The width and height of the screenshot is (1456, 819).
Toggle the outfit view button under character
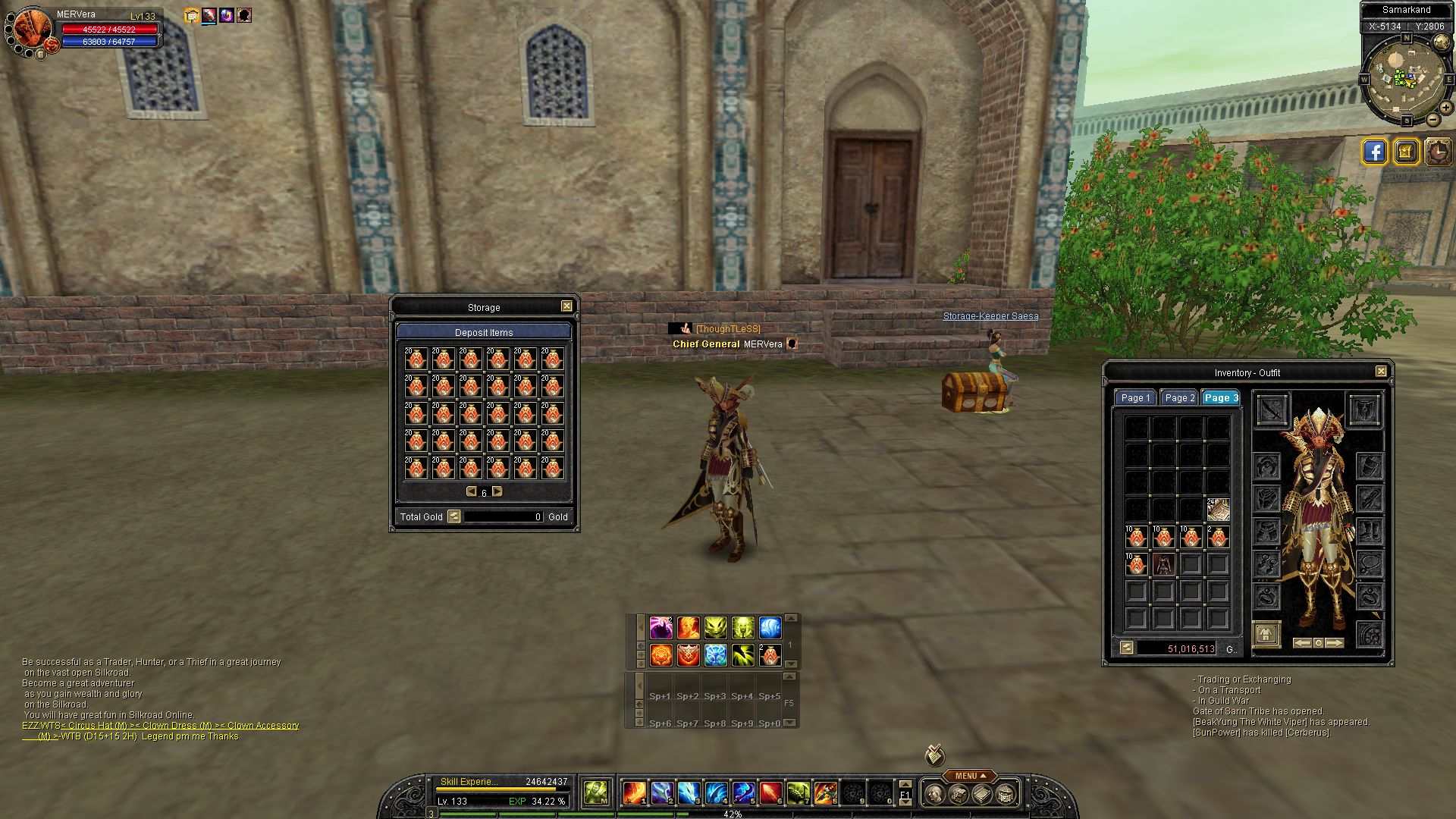pyautogui.click(x=1266, y=634)
